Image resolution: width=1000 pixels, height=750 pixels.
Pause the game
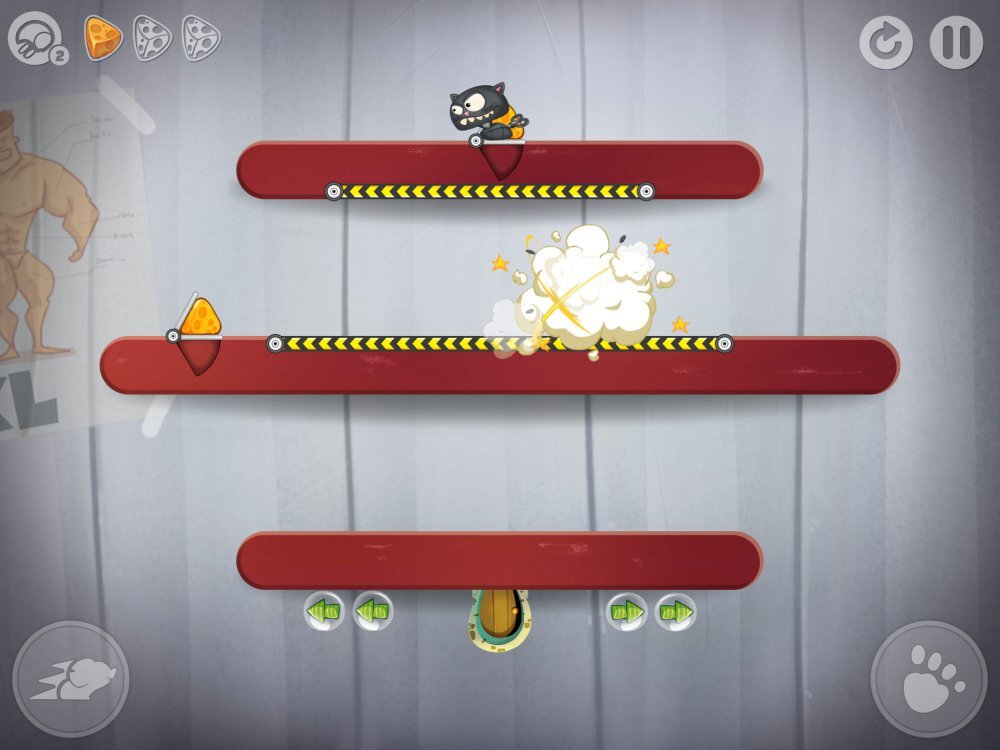[956, 43]
